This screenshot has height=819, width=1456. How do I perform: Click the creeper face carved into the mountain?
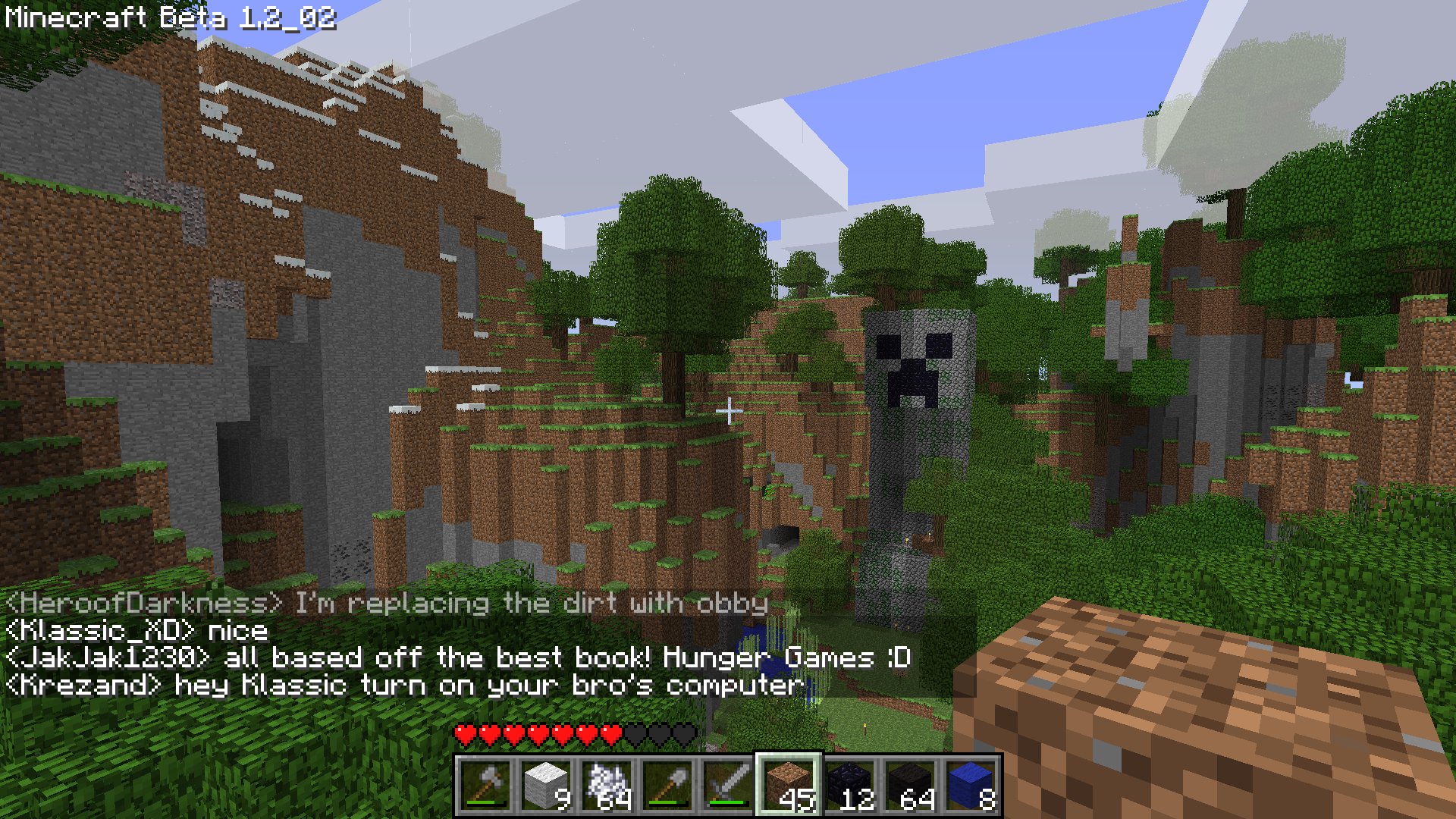[915, 364]
